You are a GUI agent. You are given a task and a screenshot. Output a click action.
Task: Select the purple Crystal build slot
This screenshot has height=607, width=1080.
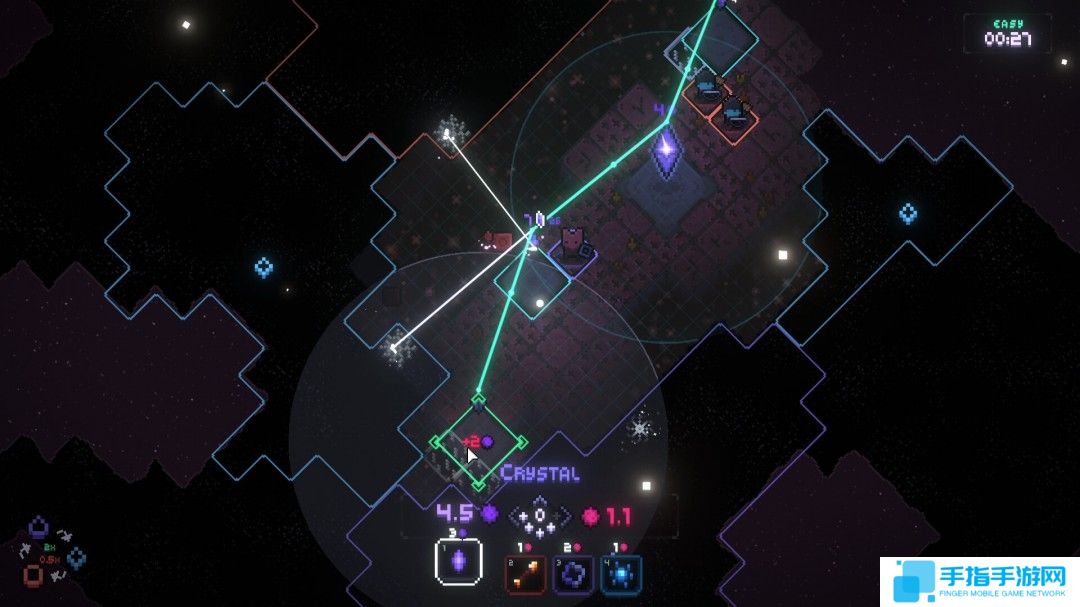(459, 563)
